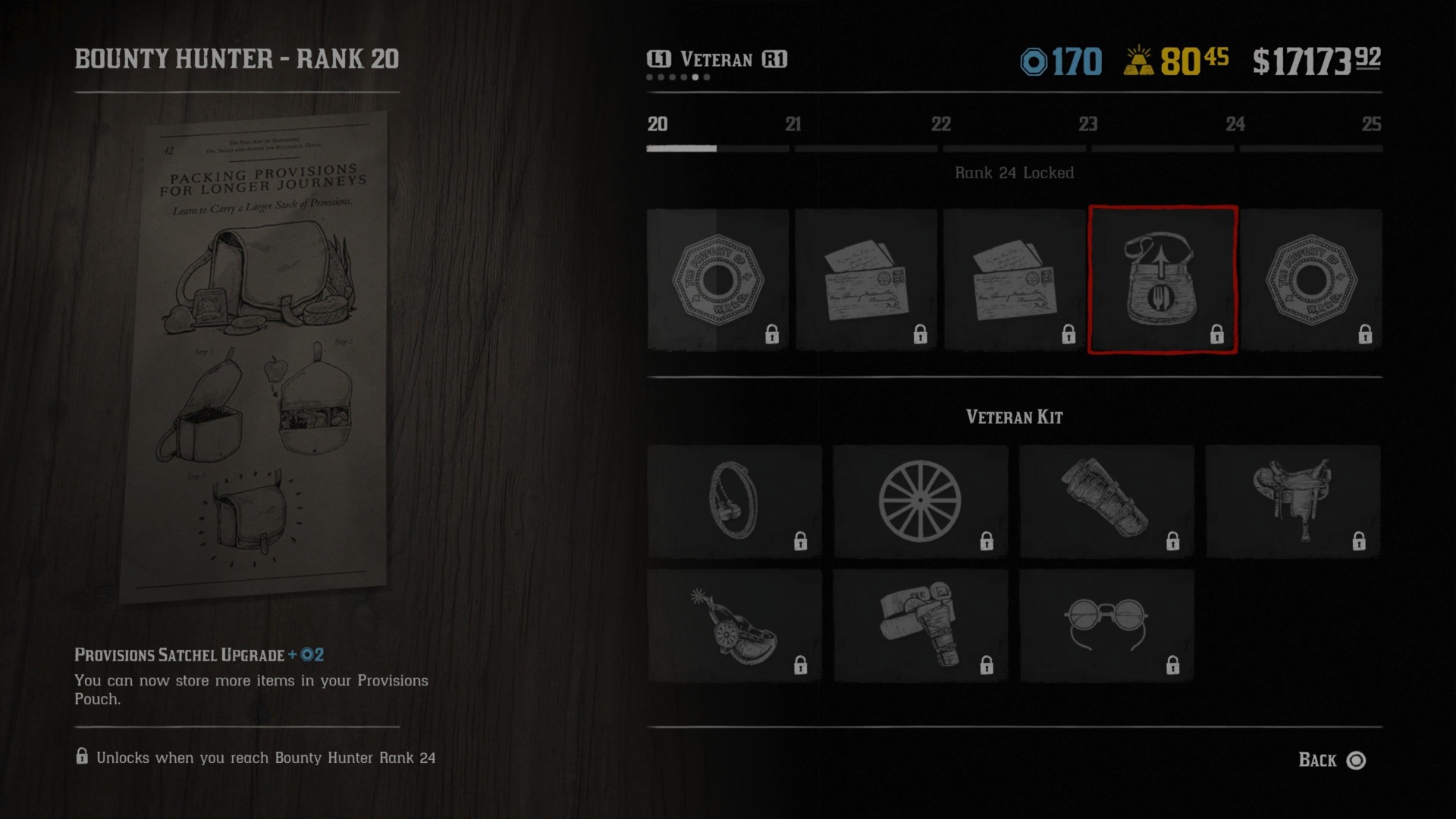This screenshot has width=1456, height=819.
Task: Open the final token reward on the right
Action: tap(1312, 281)
